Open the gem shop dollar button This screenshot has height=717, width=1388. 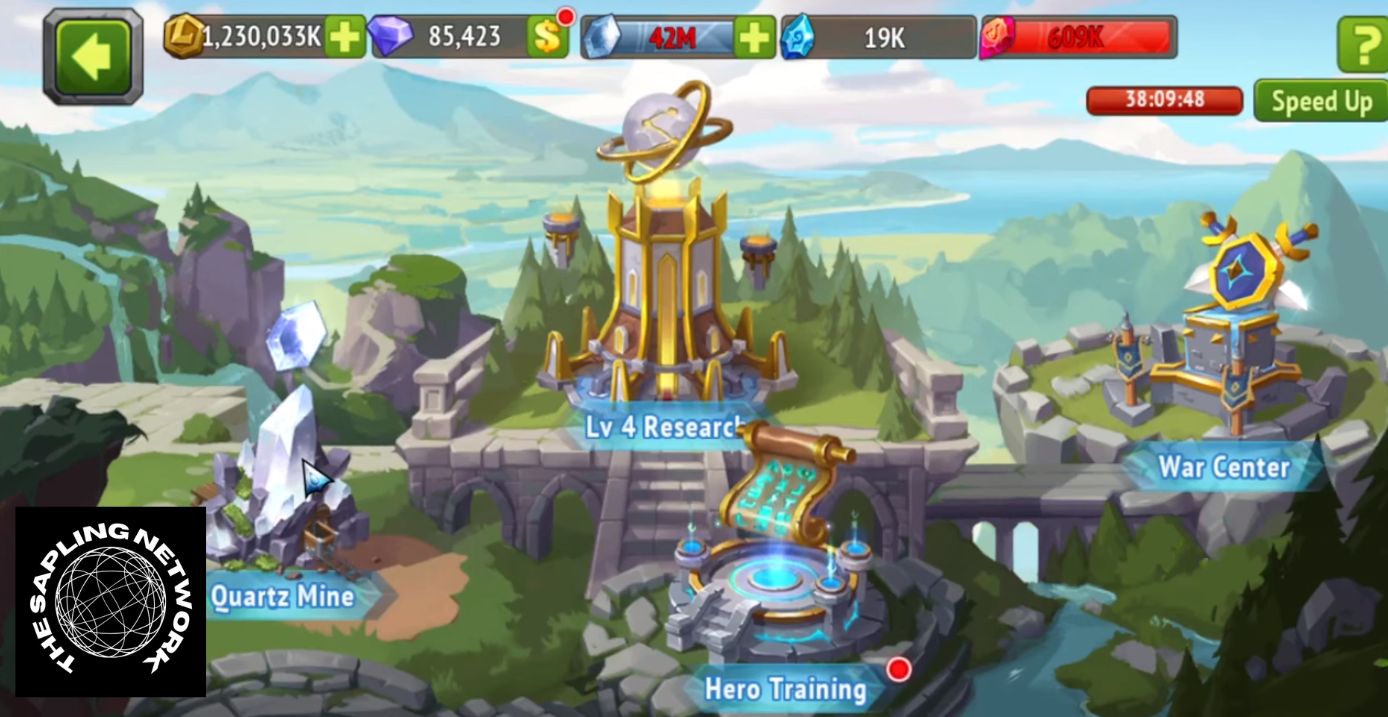click(x=547, y=38)
